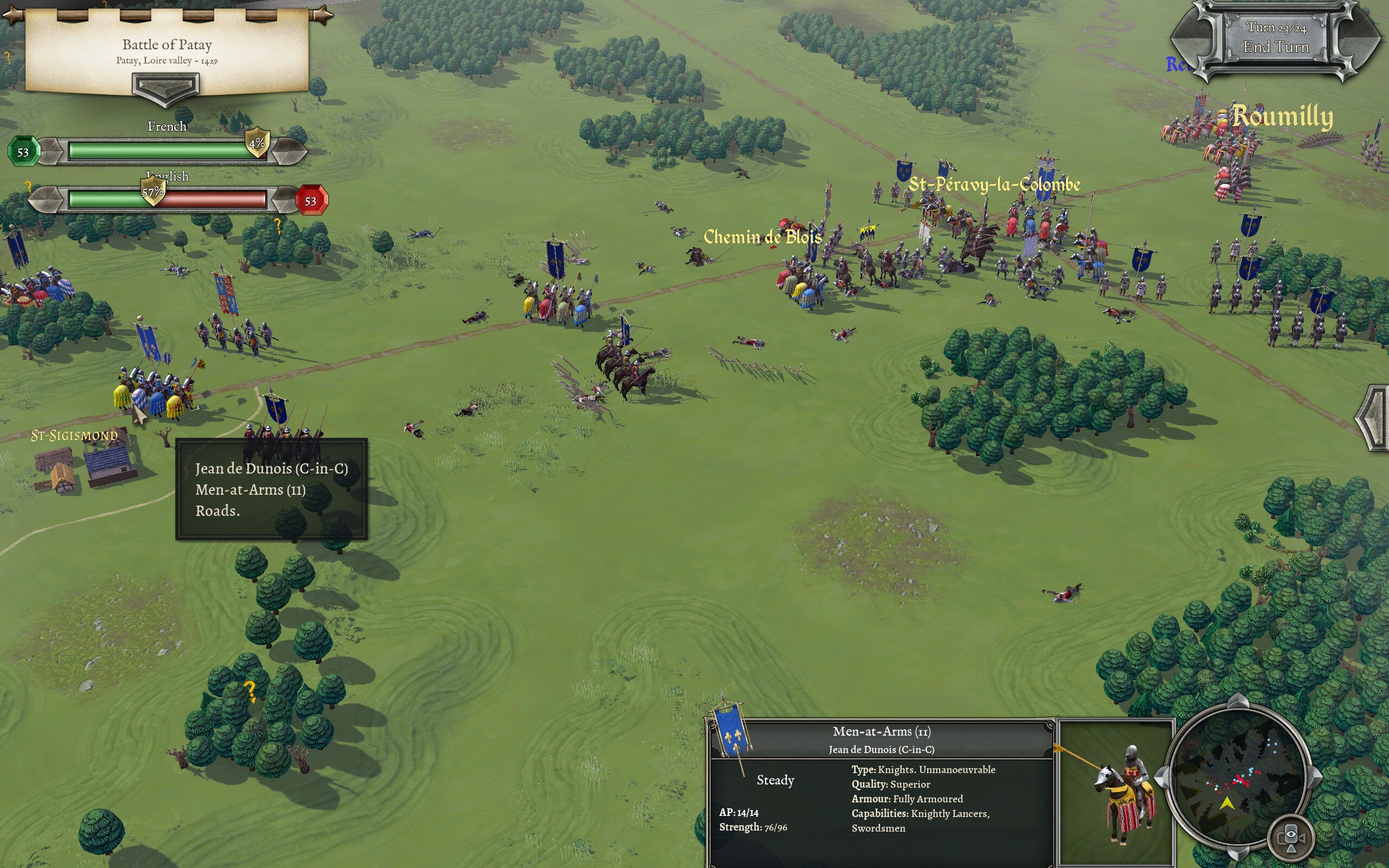This screenshot has height=868, width=1389.
Task: Open the collapsed panel on the right edge
Action: (x=1375, y=417)
